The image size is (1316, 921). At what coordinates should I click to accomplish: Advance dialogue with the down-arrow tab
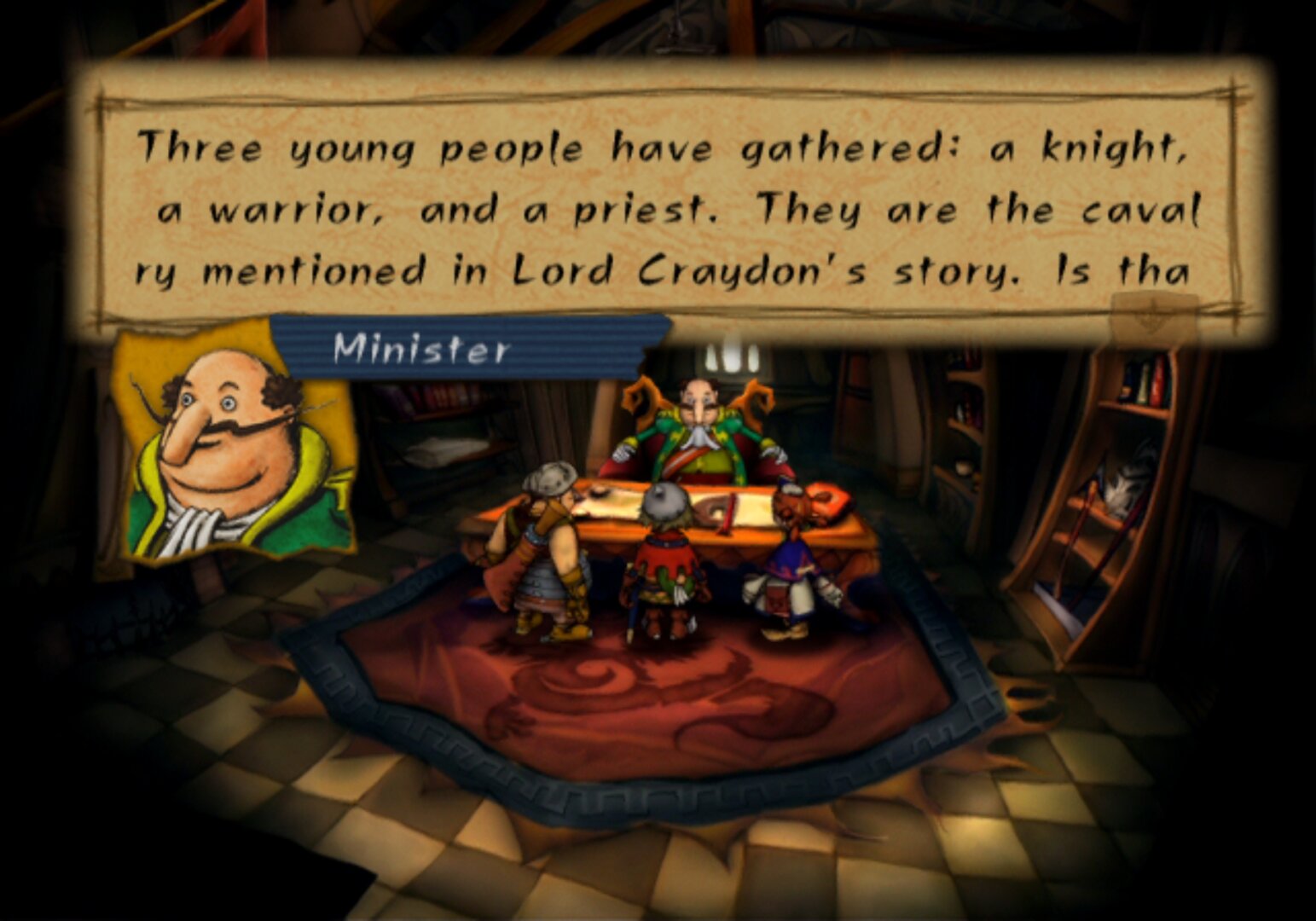(1152, 316)
